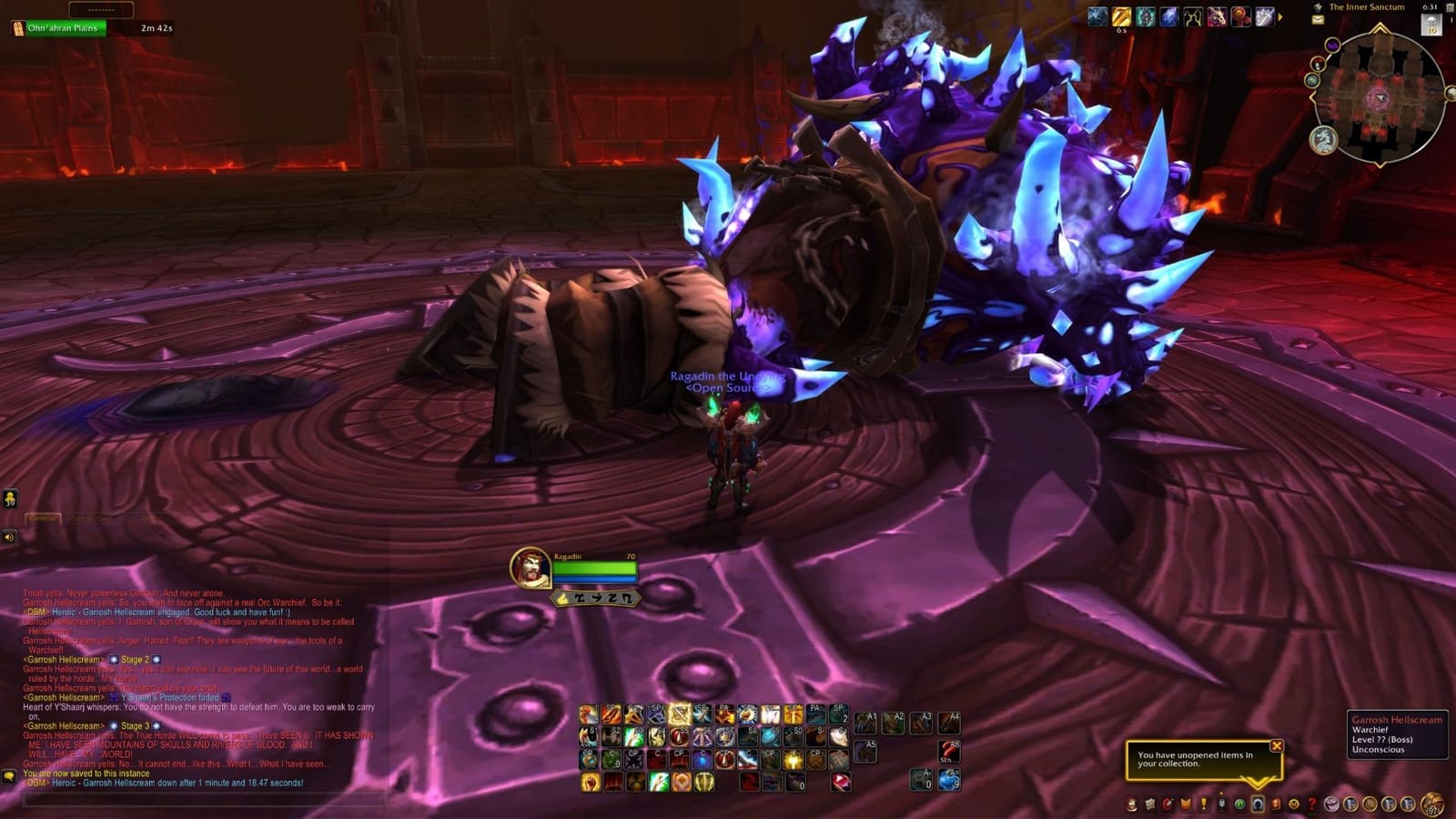Mute the top speaker icon on the left edge
Image resolution: width=1456 pixels, height=819 pixels.
click(x=9, y=499)
